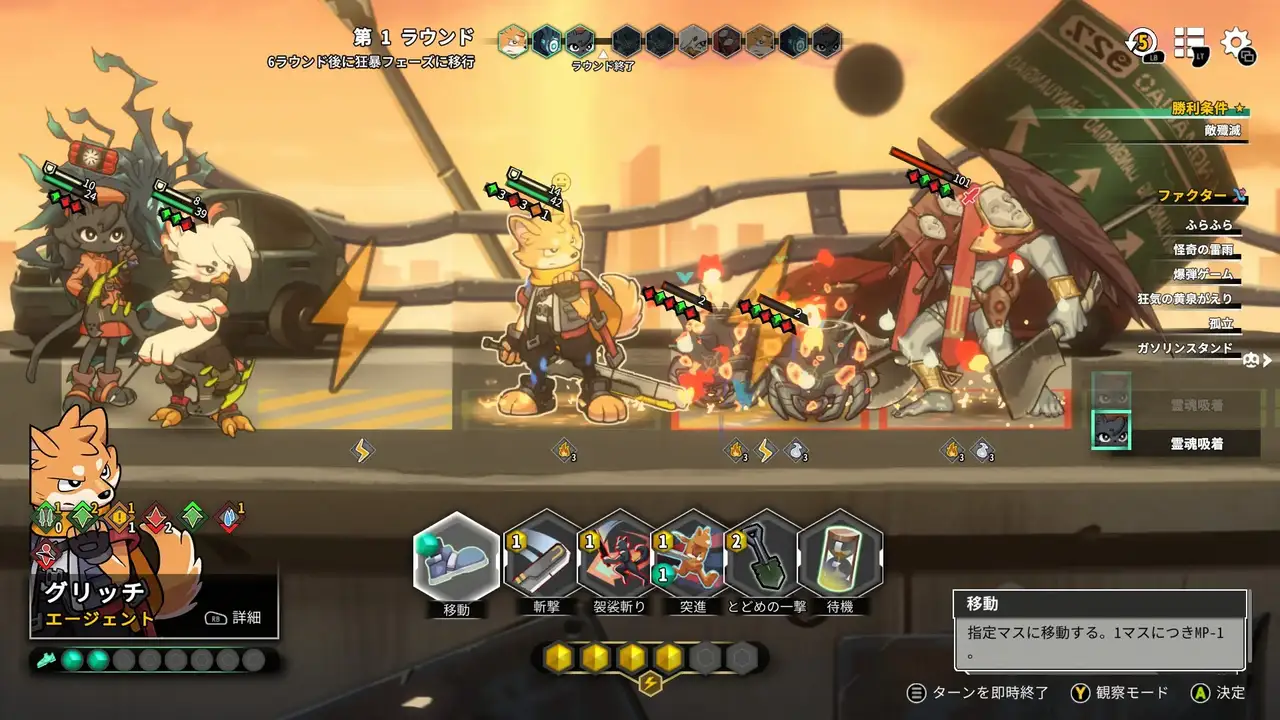
Task: Select the ふらふら factor entry
Action: click(1208, 225)
